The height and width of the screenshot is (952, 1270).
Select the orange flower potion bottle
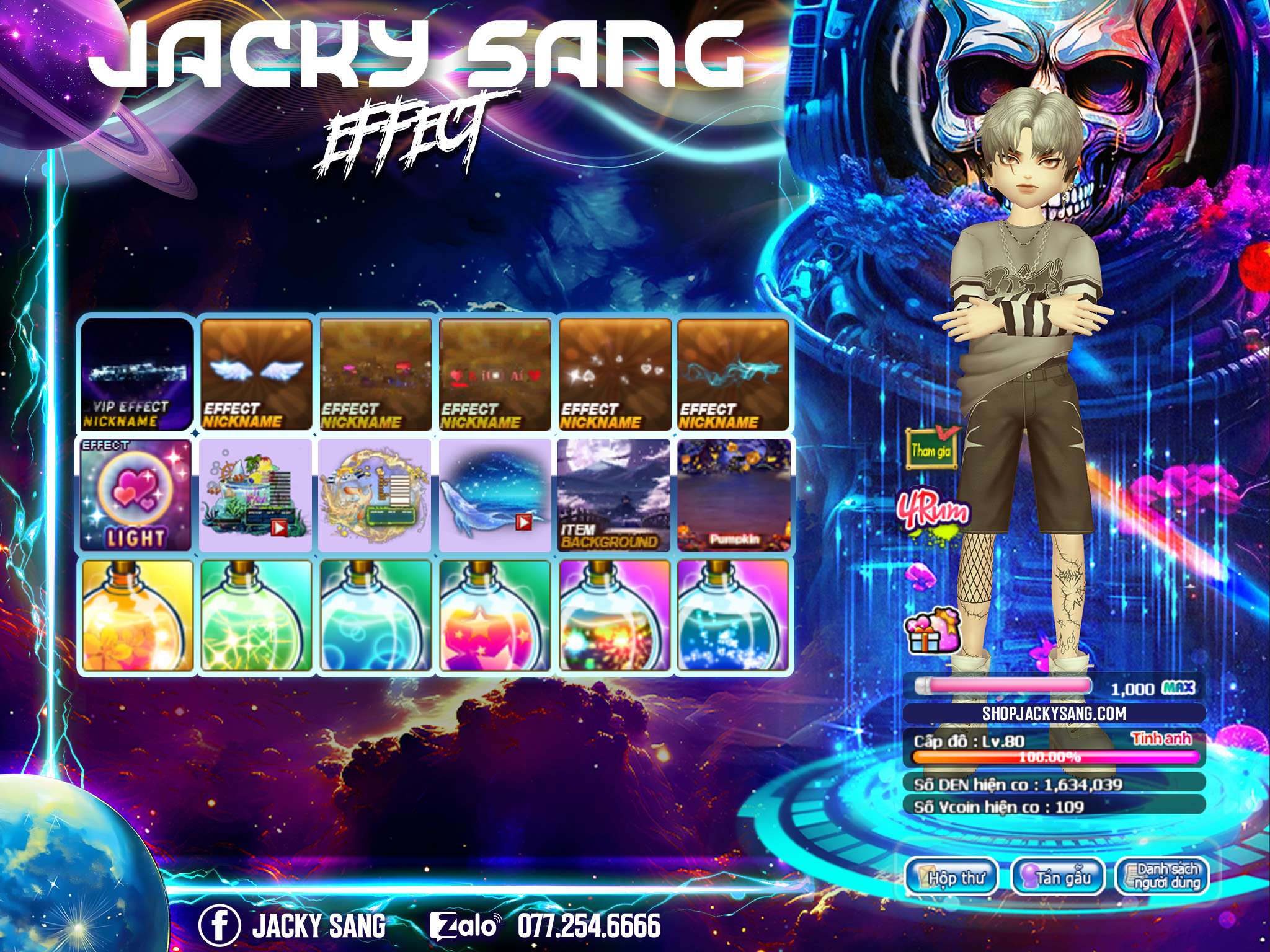(x=136, y=615)
